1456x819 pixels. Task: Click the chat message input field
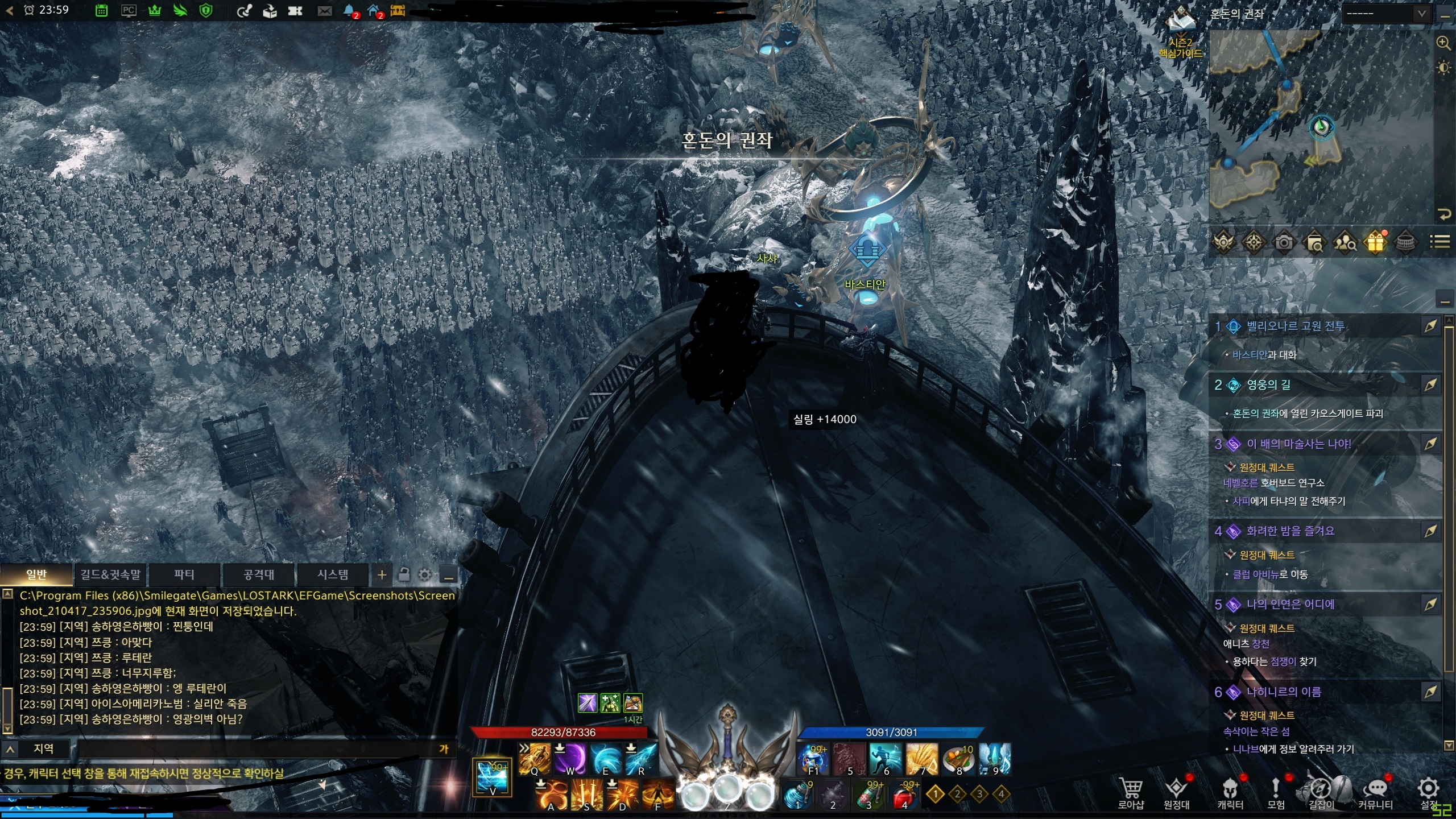pyautogui.click(x=256, y=749)
